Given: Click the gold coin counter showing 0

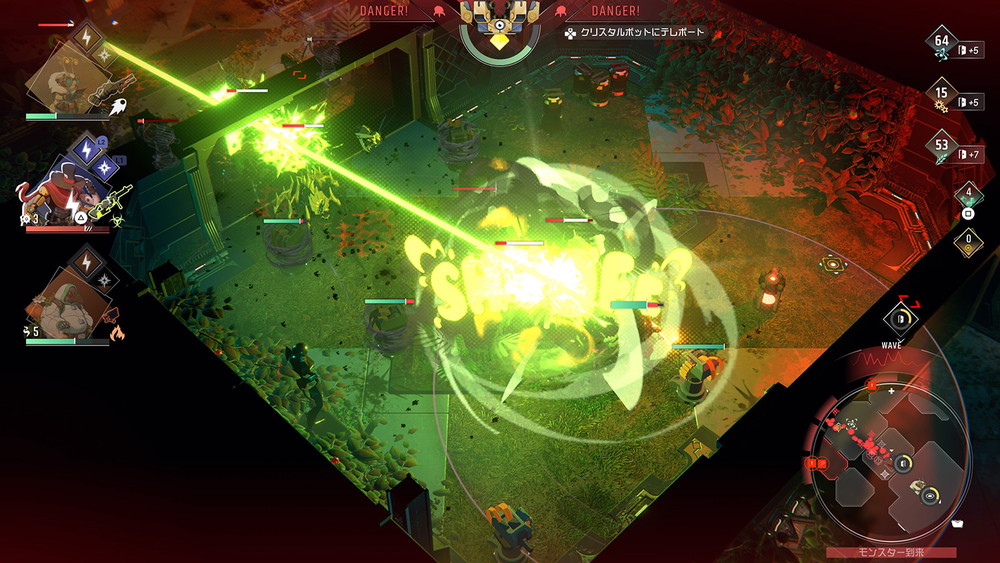Looking at the screenshot, I should coord(967,240).
